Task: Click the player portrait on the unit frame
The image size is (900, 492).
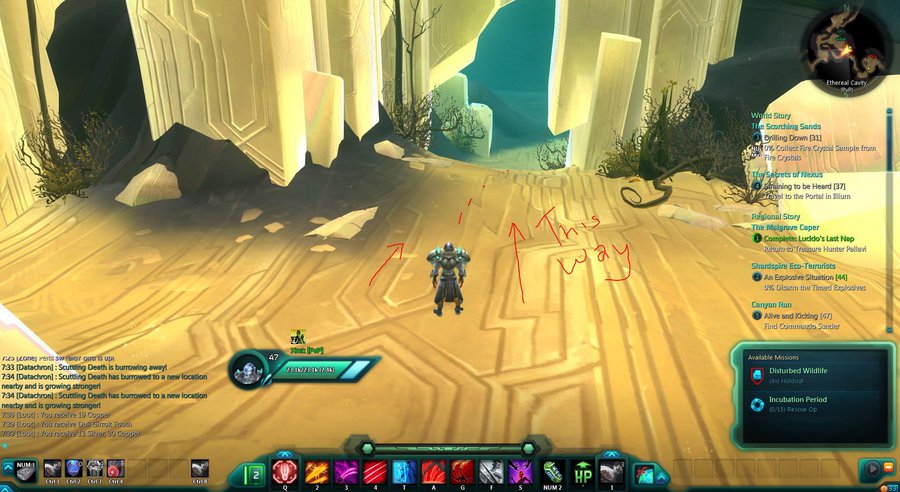Action: pos(247,369)
